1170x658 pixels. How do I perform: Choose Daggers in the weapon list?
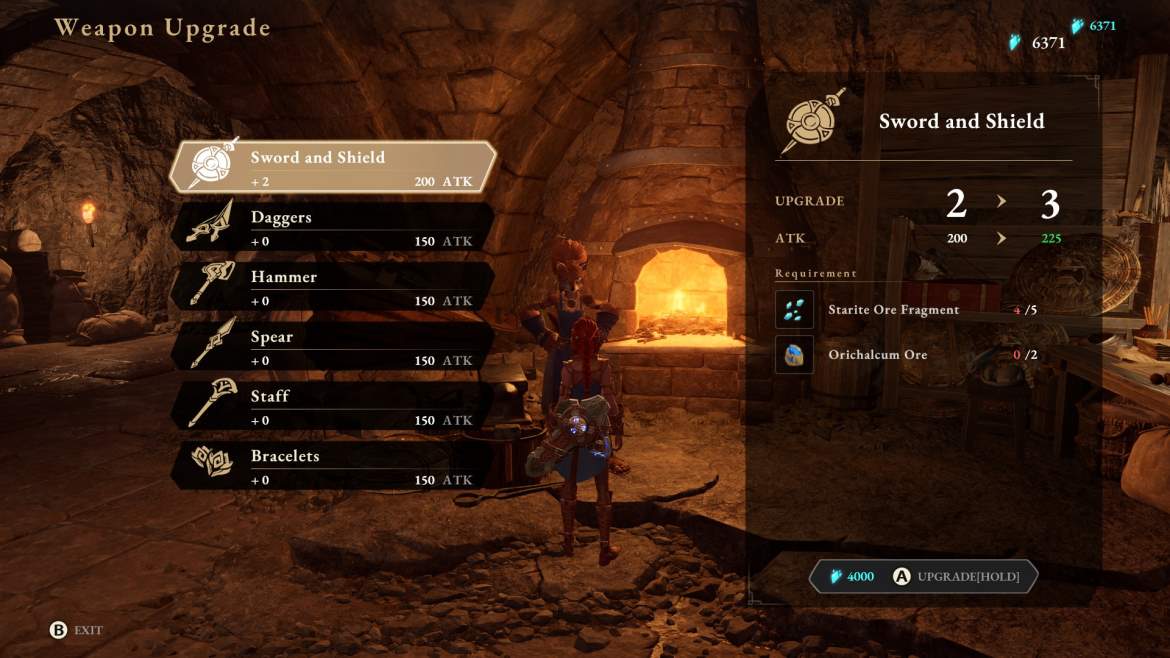[332, 227]
